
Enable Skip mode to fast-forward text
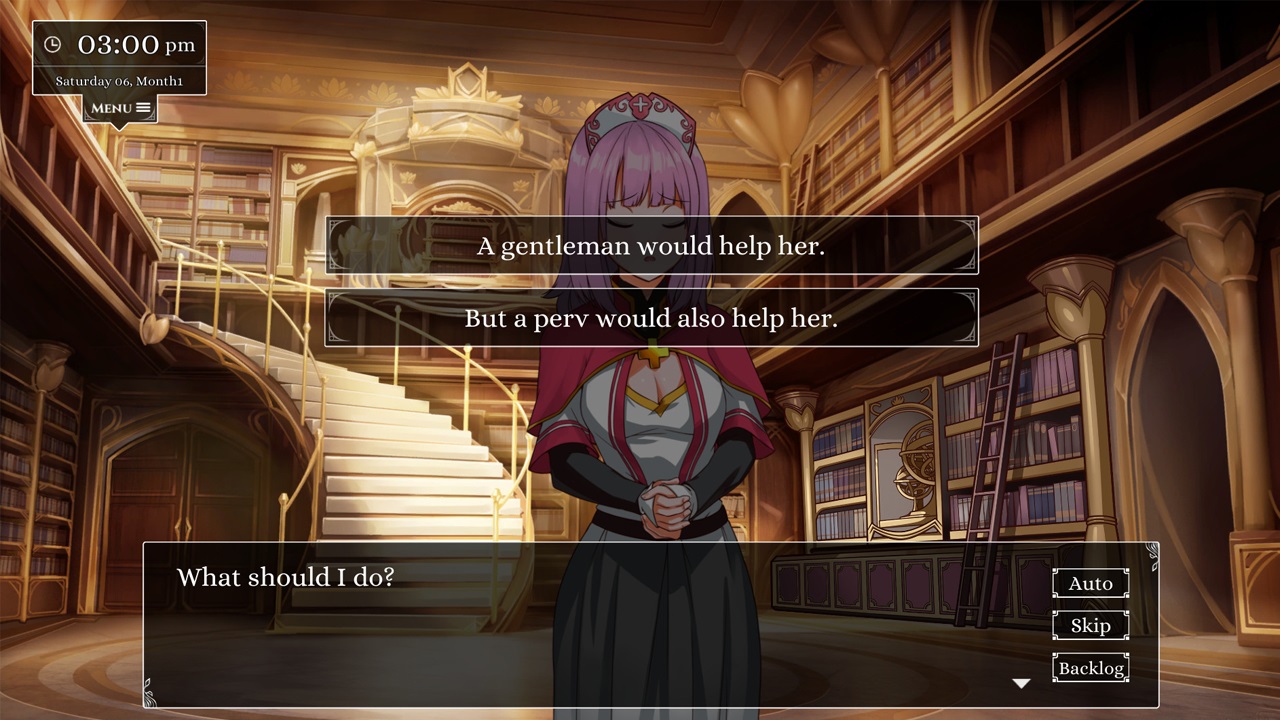click(x=1090, y=625)
